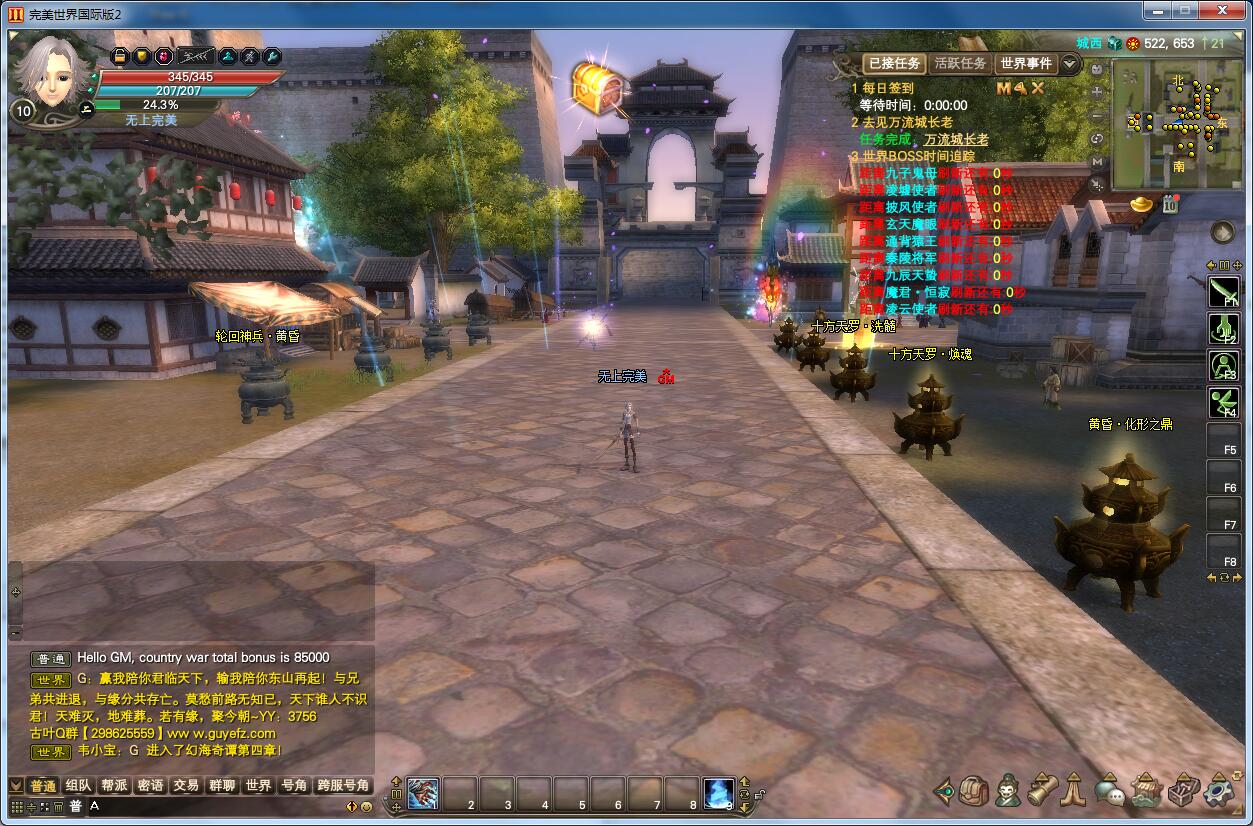Switch chat to the 世界 channel
The height and width of the screenshot is (826, 1253).
(258, 786)
